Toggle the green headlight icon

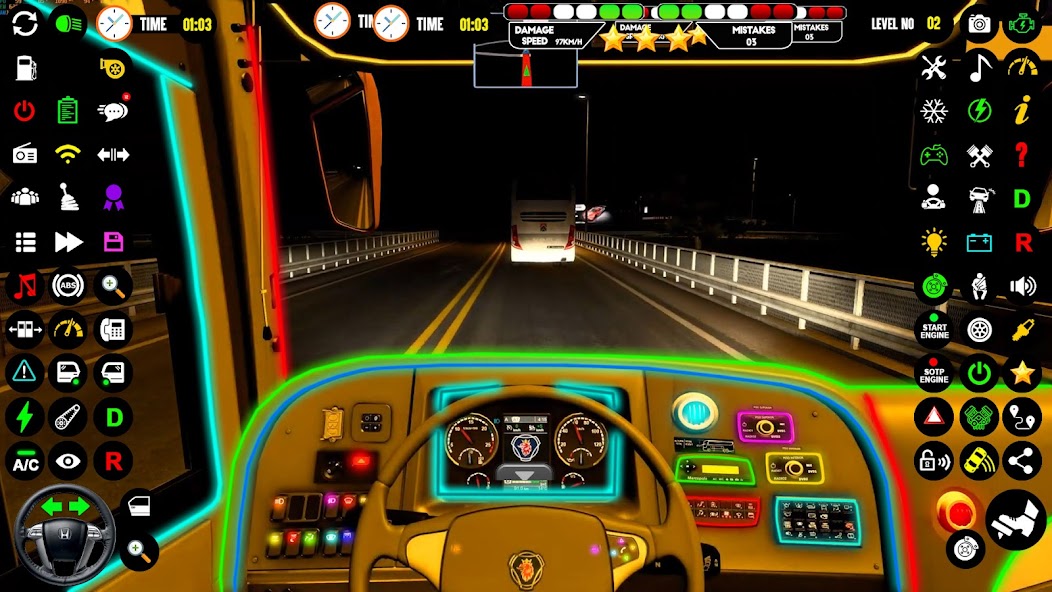[x=68, y=23]
